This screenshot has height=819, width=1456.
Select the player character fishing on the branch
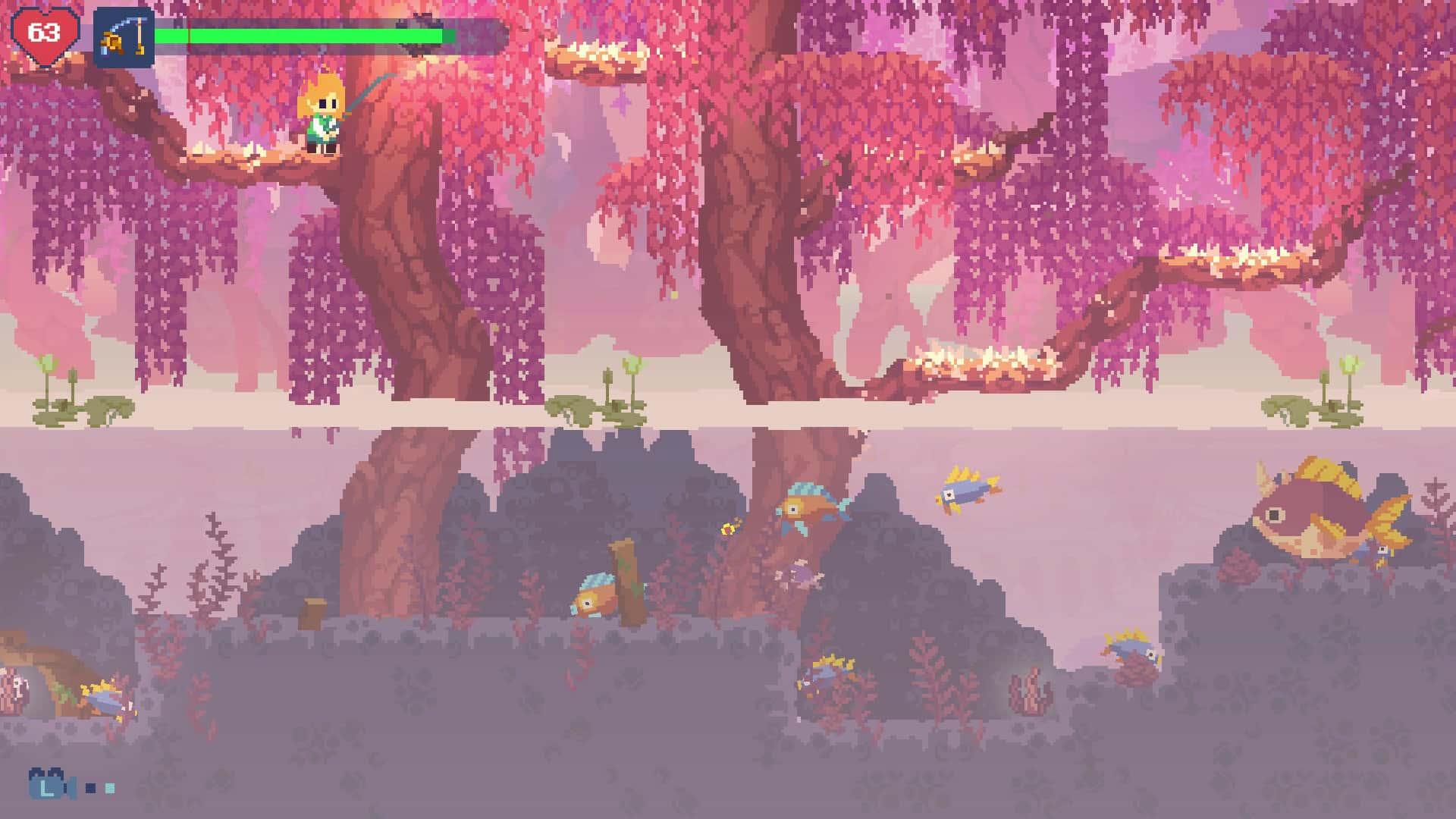click(320, 114)
